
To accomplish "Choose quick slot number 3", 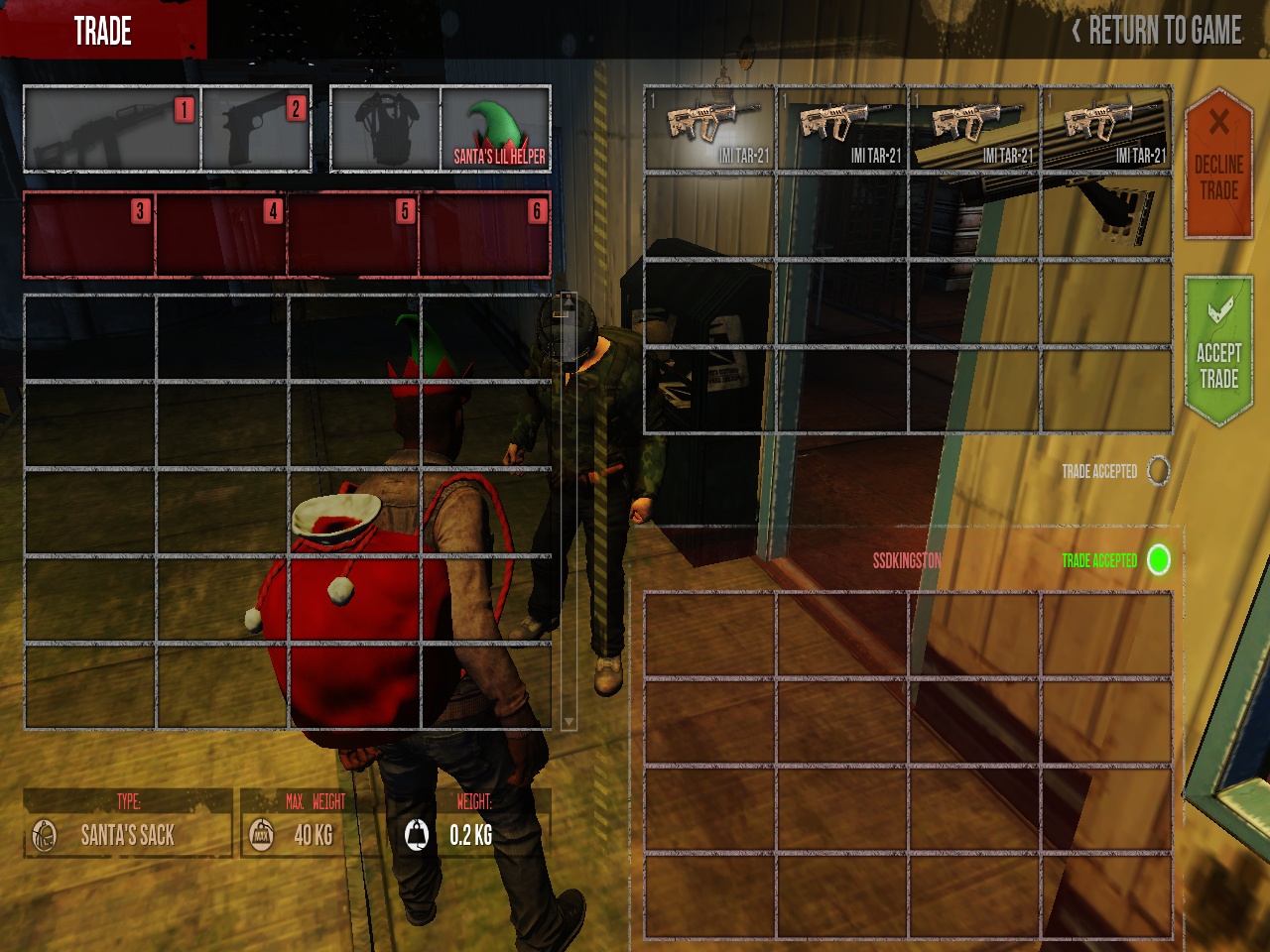I will [89, 235].
